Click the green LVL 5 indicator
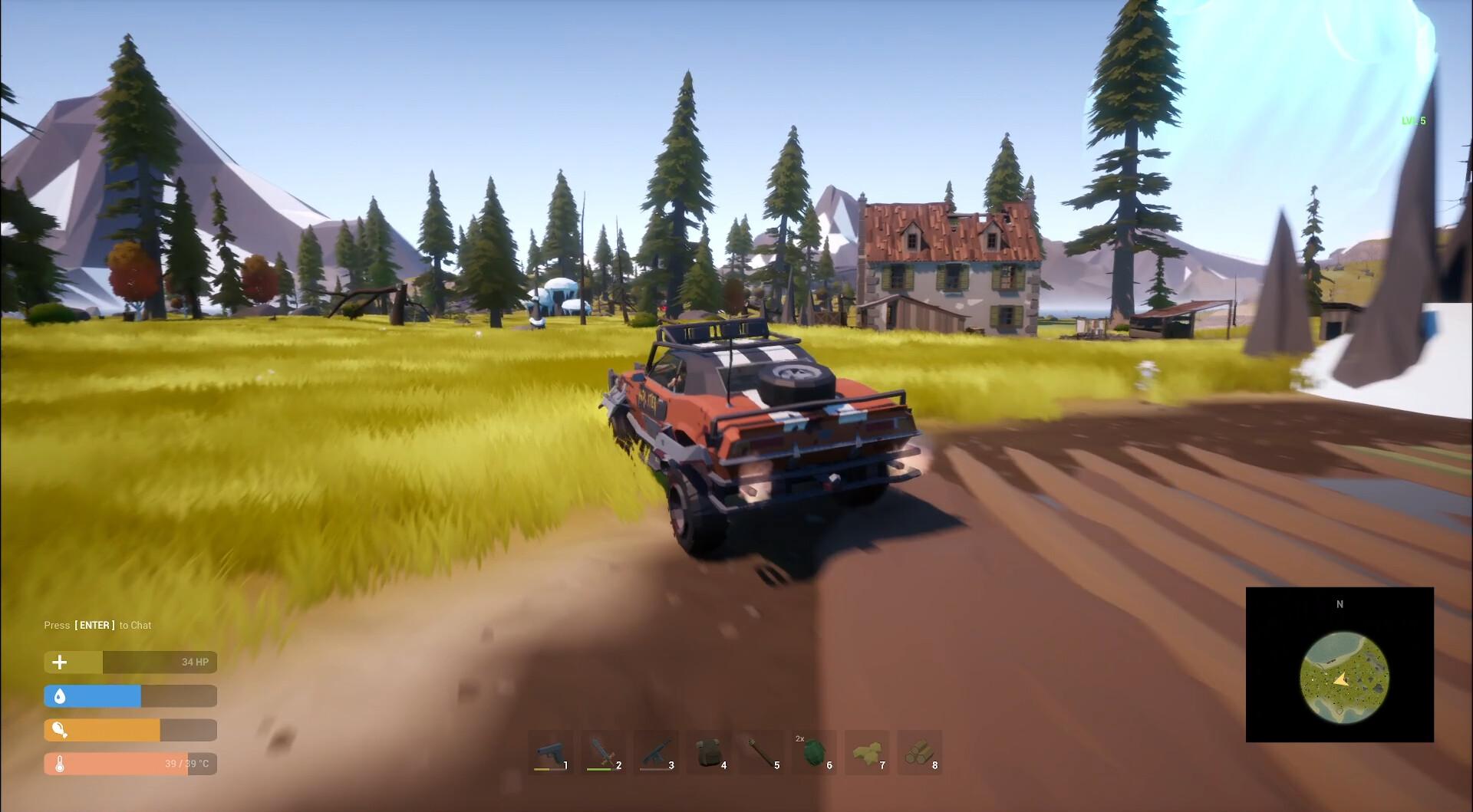This screenshot has width=1473, height=812. point(1414,120)
